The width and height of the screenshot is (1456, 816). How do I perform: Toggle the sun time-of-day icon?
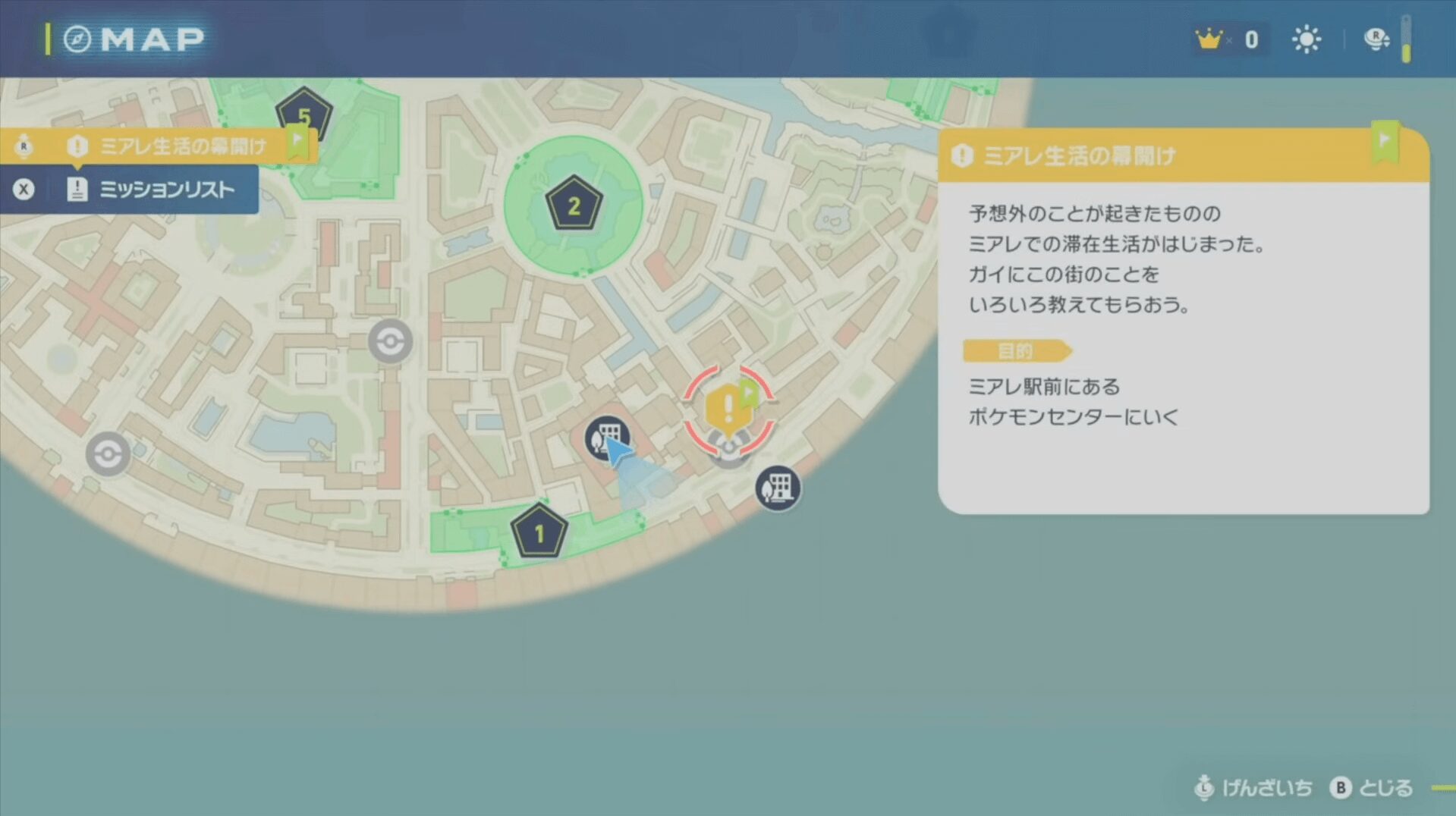[x=1306, y=39]
